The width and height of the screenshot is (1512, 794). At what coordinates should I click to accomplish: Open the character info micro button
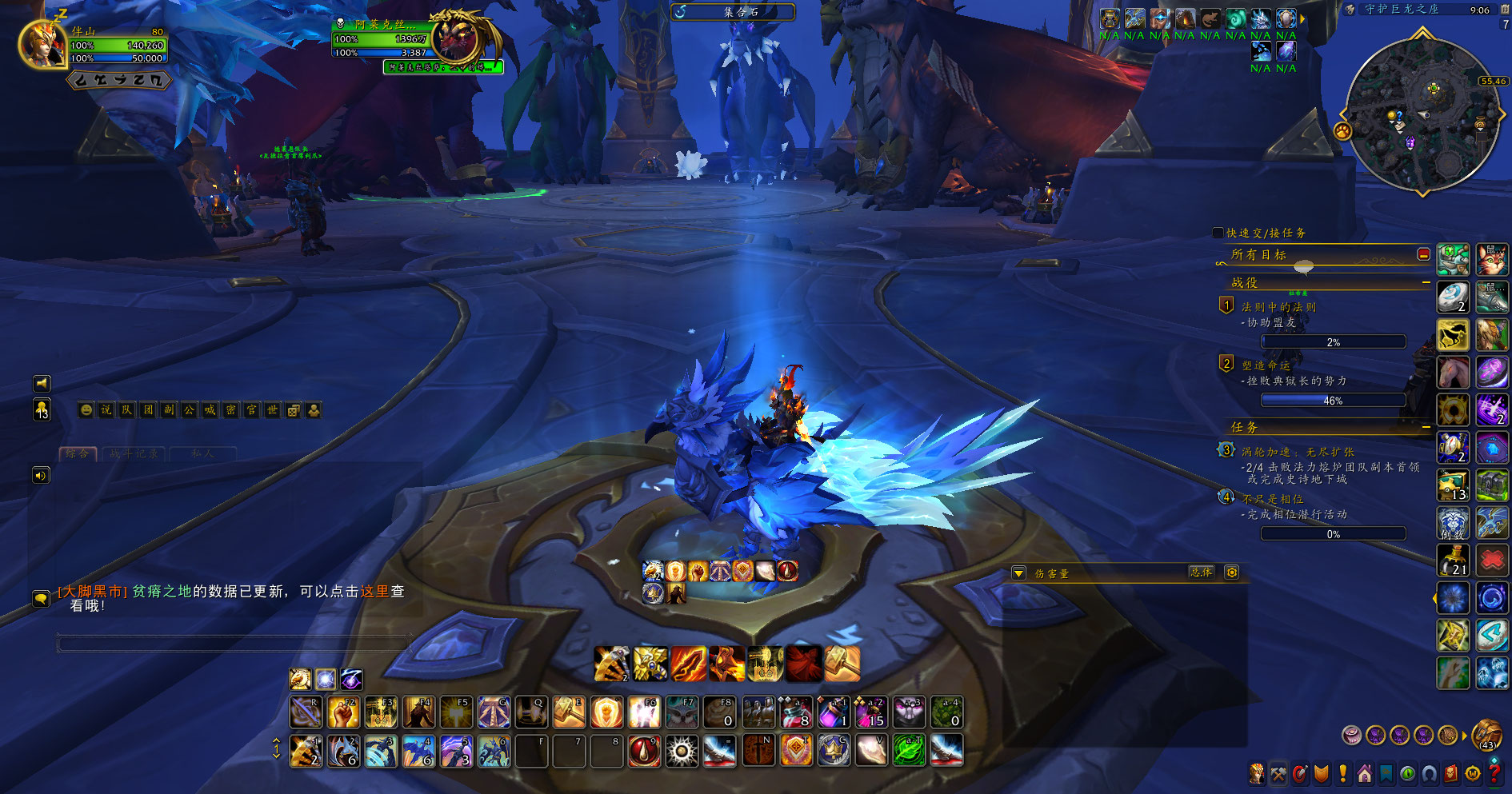click(x=1257, y=773)
